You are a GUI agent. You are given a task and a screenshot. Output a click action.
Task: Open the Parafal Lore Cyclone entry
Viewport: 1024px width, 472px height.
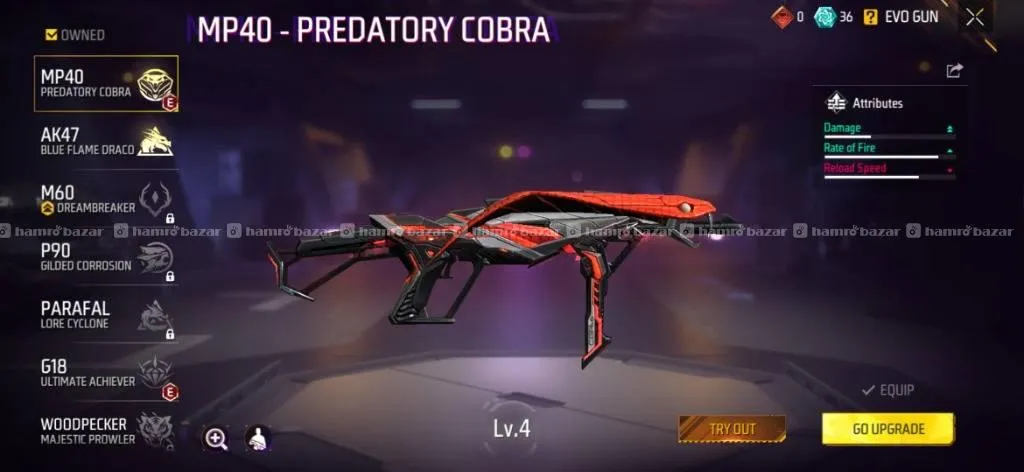pyautogui.click(x=106, y=315)
